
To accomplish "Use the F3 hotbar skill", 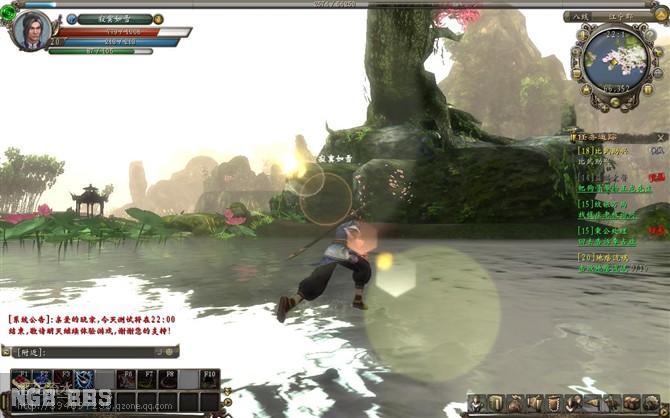I will point(63,379).
